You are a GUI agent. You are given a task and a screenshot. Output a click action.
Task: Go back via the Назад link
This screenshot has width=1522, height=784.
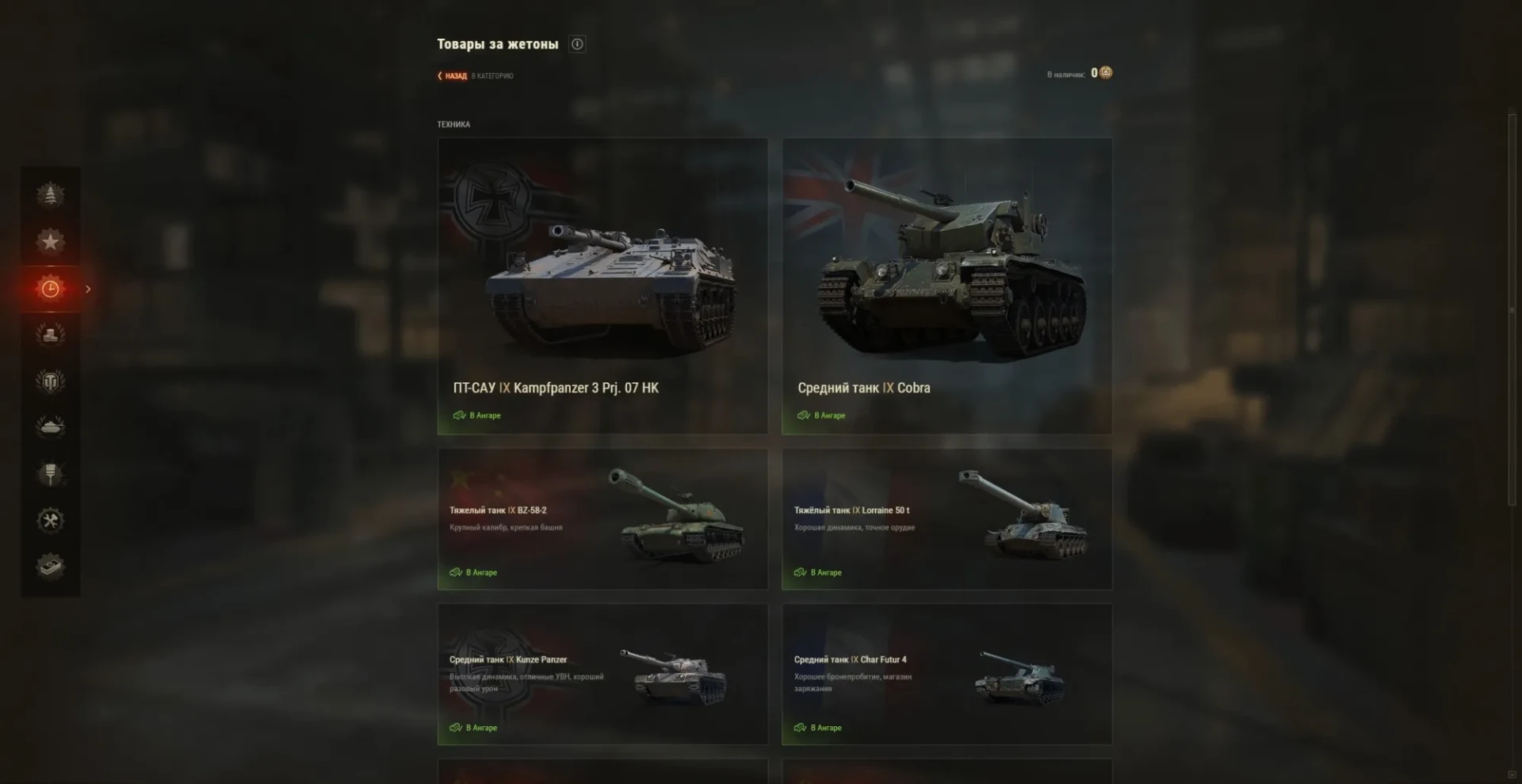point(455,76)
